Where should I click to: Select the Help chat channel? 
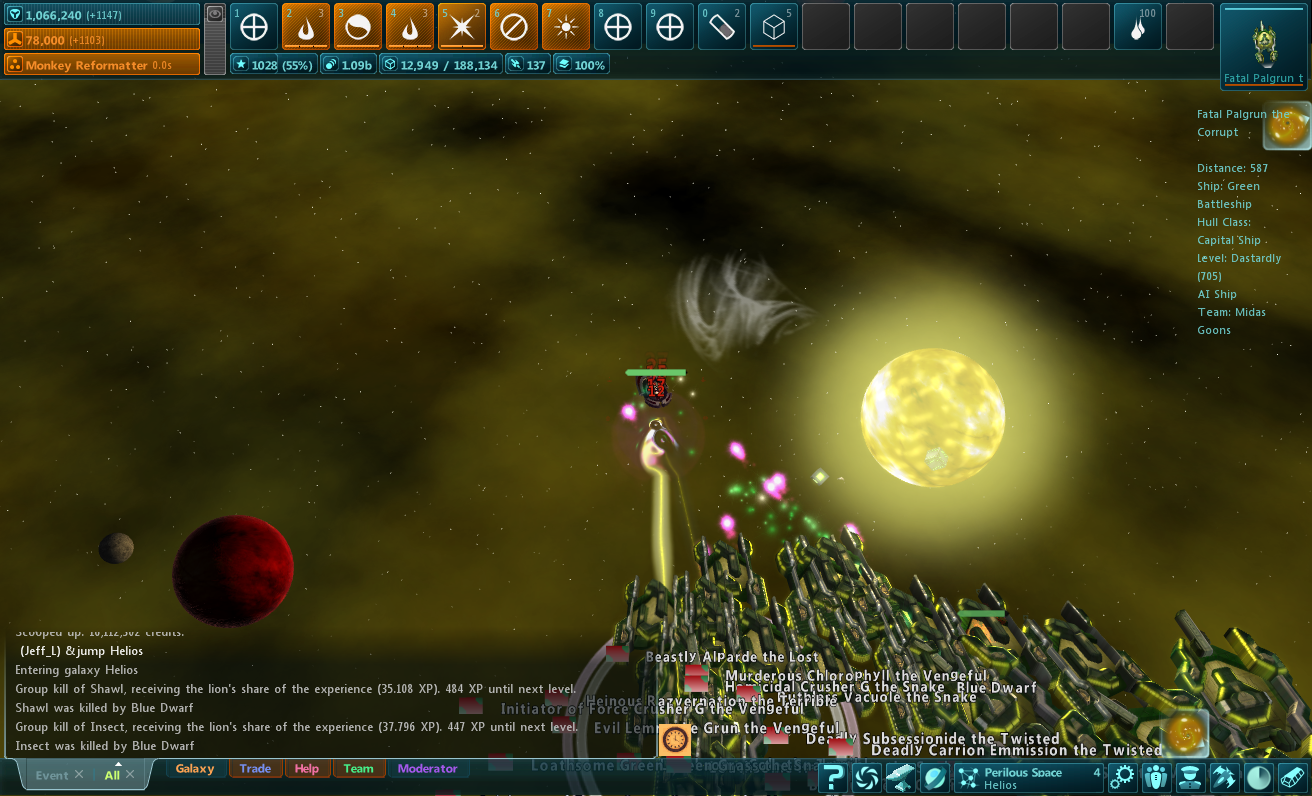pos(307,769)
